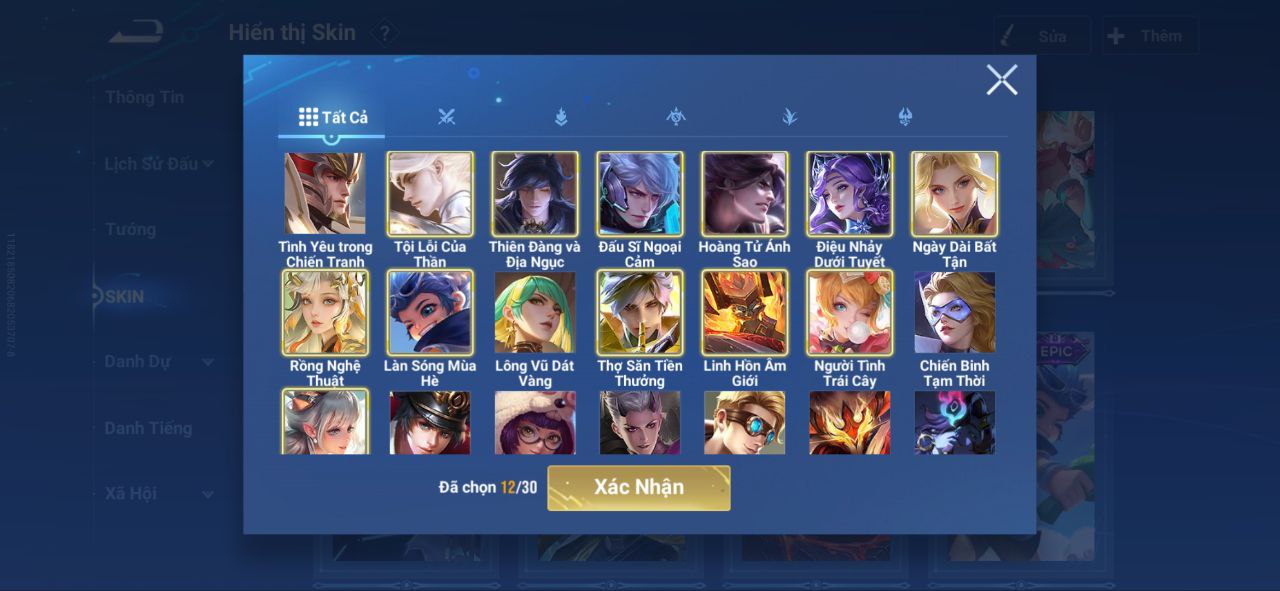Select the Lông Vũ Dát Vàng skin

point(535,313)
